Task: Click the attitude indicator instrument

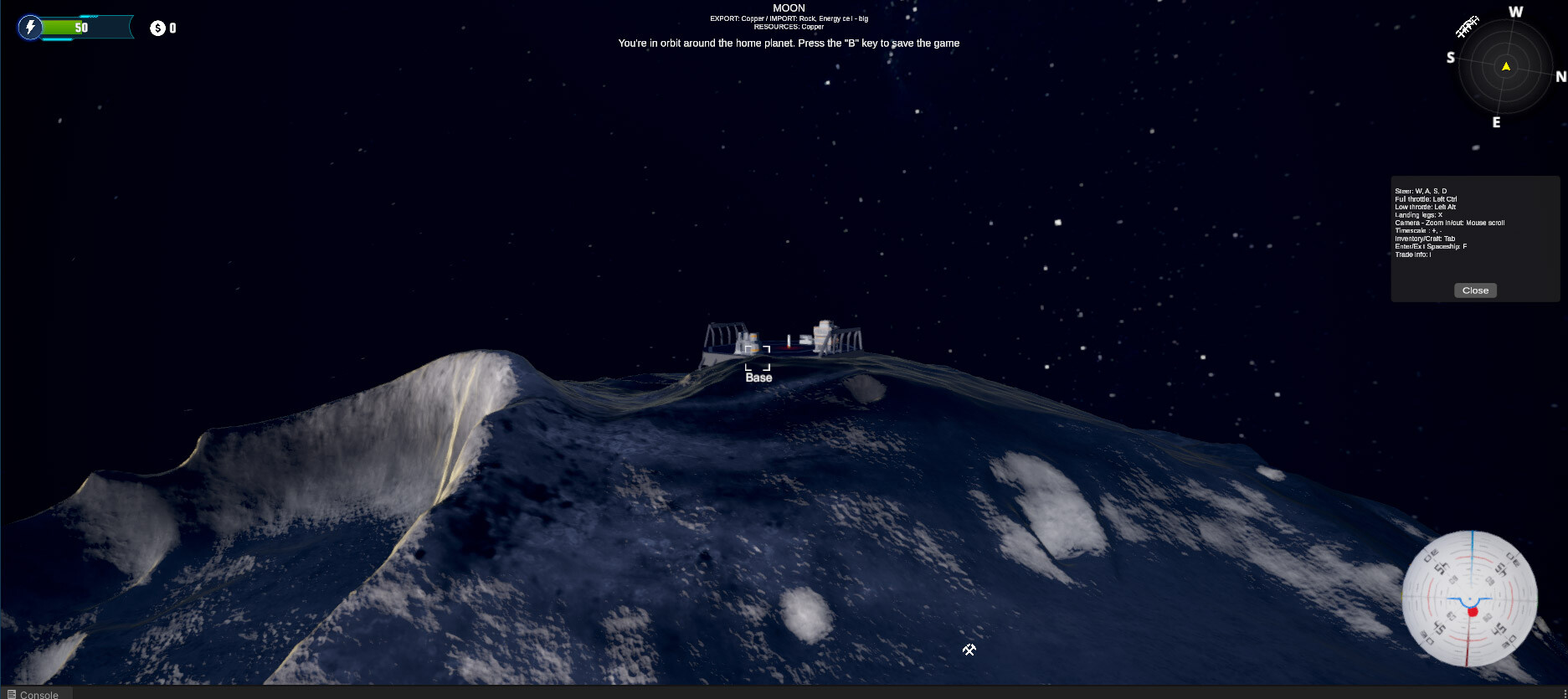Action: (1468, 599)
